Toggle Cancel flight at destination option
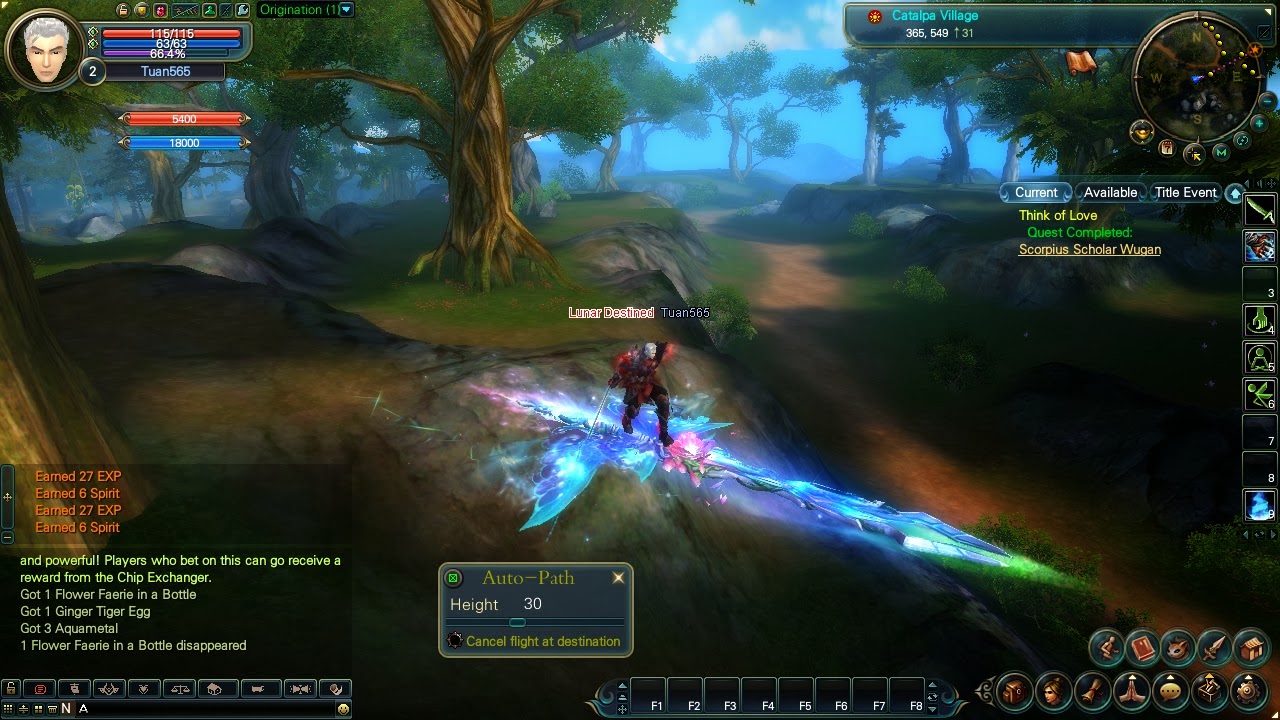The width and height of the screenshot is (1280, 720). coord(456,641)
